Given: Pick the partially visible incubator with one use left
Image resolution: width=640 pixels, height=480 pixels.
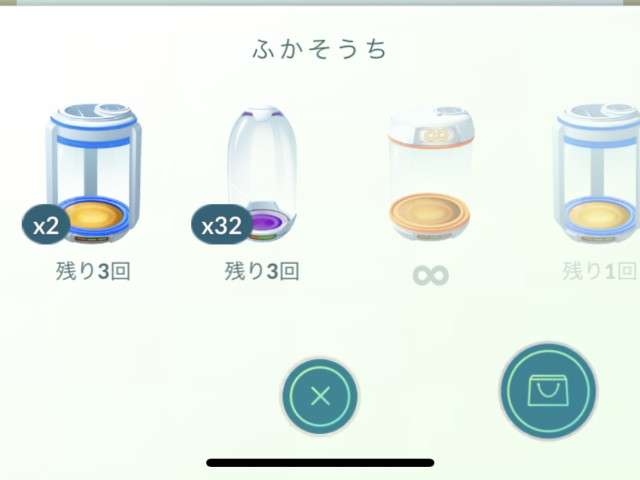Looking at the screenshot, I should [x=598, y=175].
